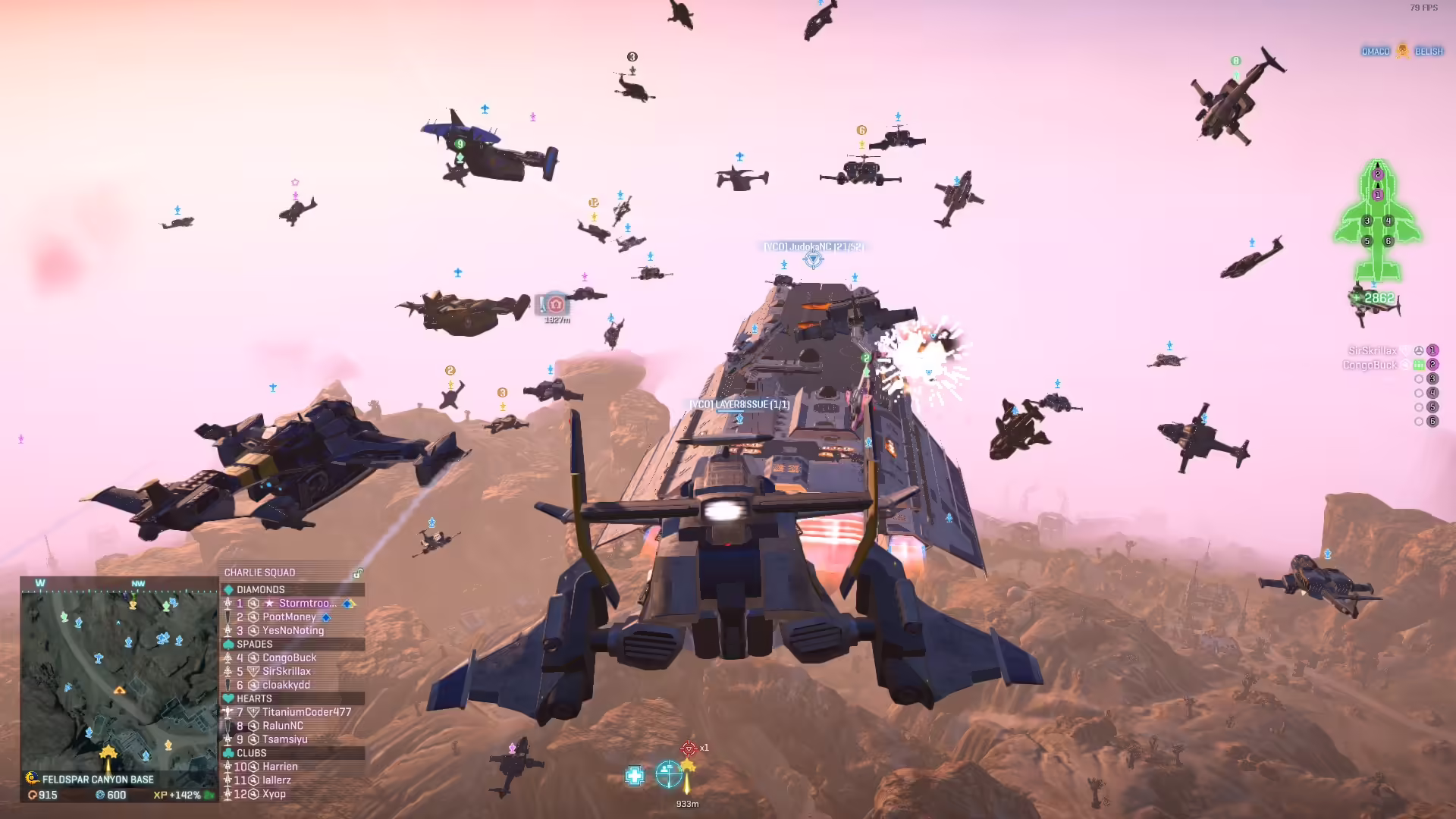Screen dimensions: 1456x819
Task: Select squad leader Stormtroo... in the list
Action: pos(307,604)
